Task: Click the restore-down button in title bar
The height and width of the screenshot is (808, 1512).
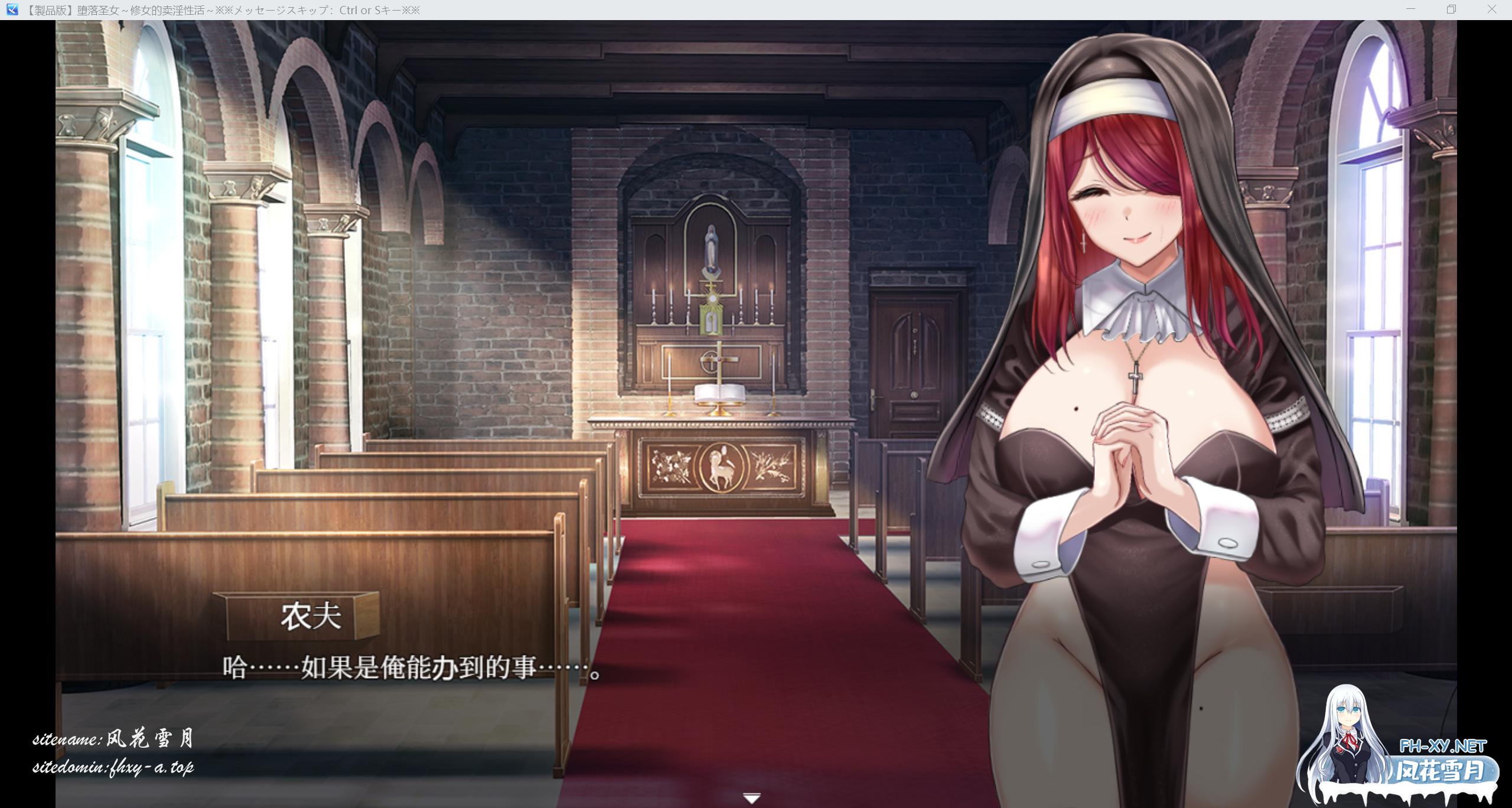Action: (x=1452, y=9)
